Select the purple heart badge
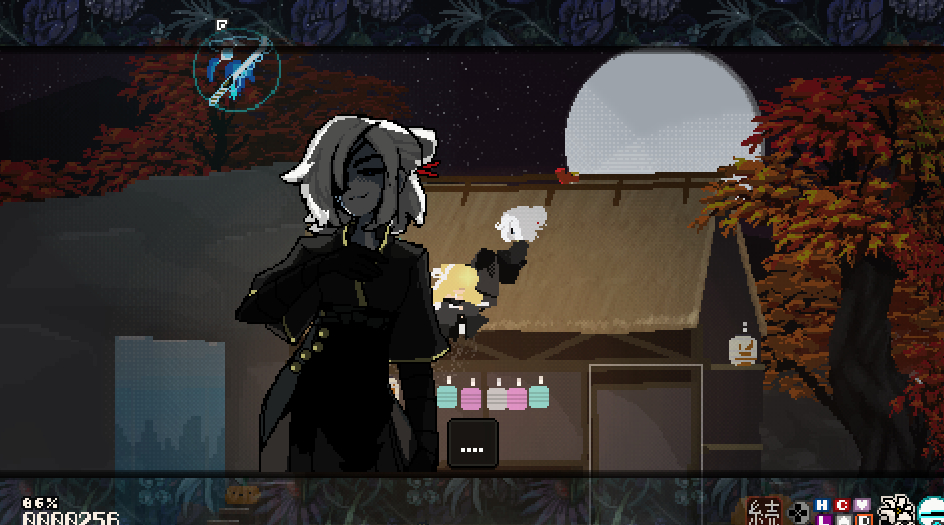Screen dimensions: 944x525 coord(862,505)
